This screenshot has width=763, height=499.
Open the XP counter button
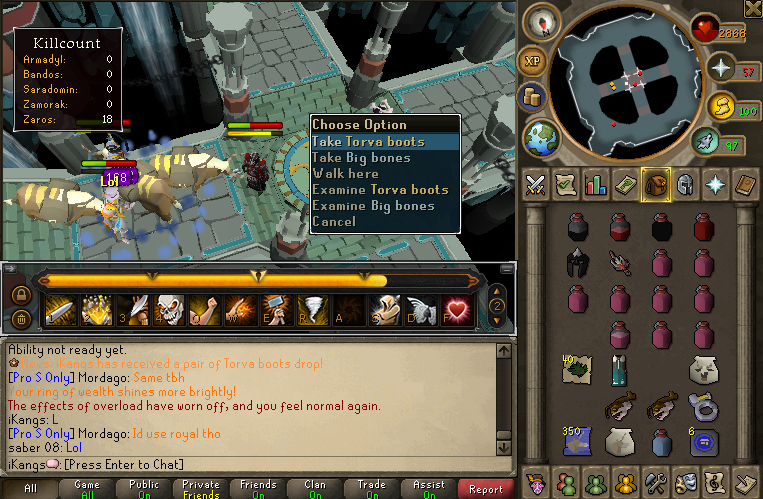pos(533,61)
